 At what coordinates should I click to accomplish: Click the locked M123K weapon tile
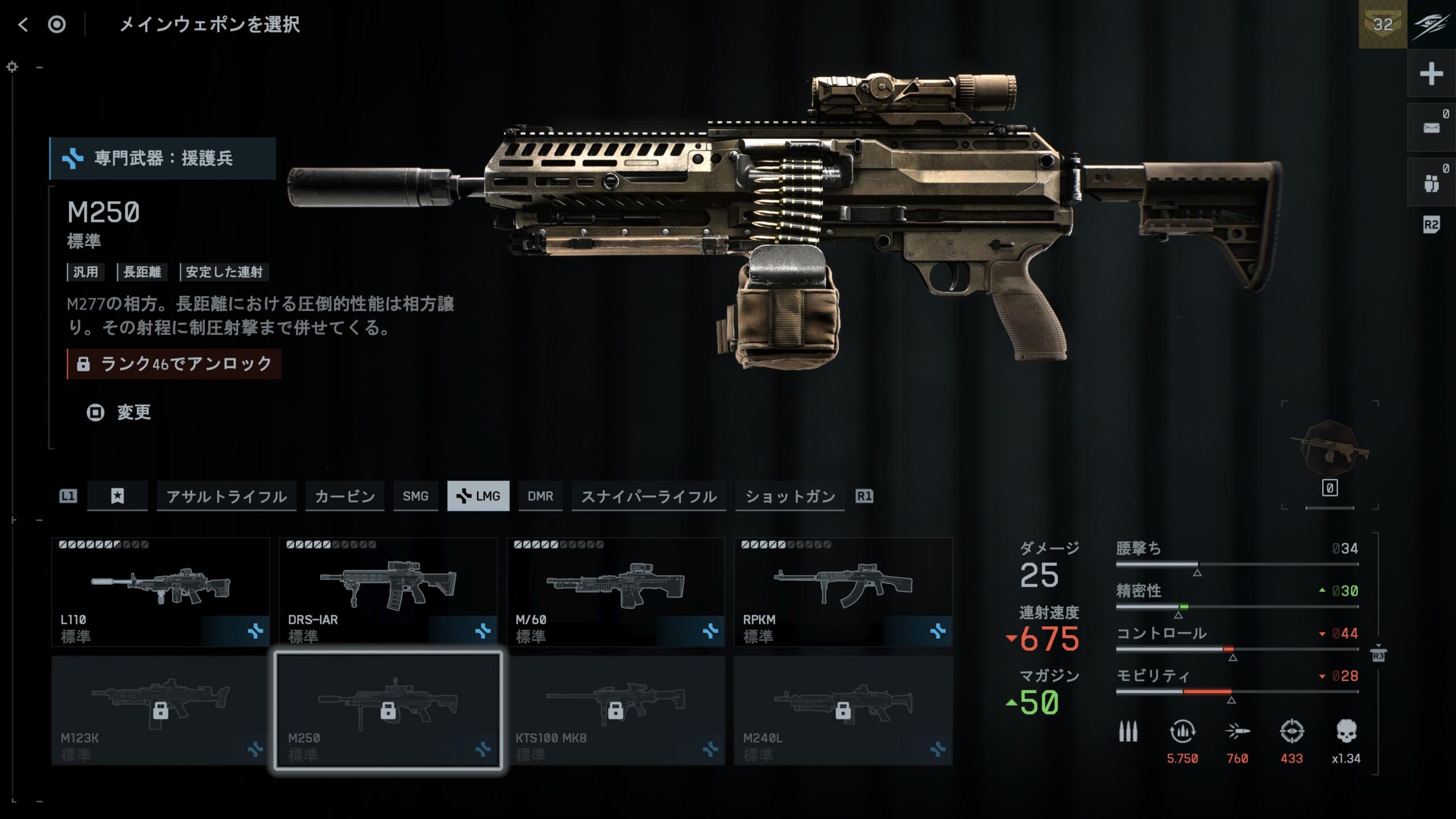(160, 710)
